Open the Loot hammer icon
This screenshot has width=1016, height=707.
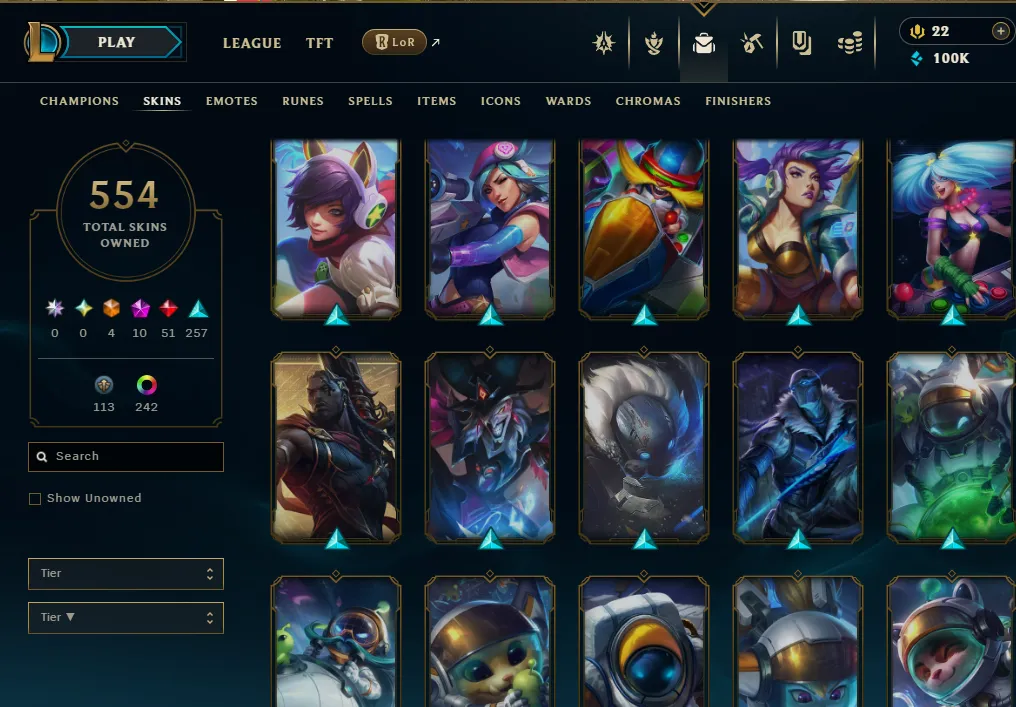(752, 43)
